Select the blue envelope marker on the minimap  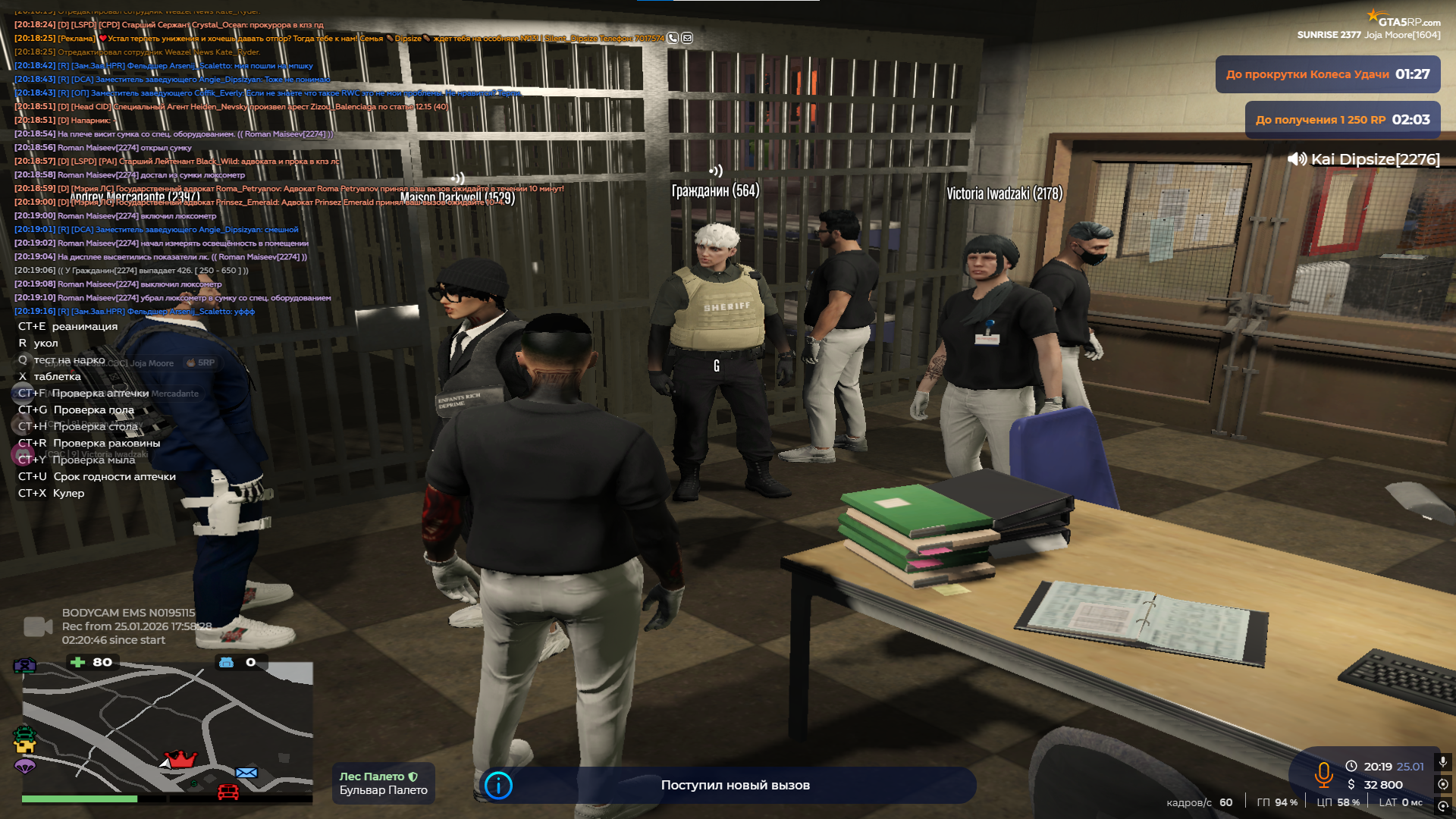[x=246, y=773]
